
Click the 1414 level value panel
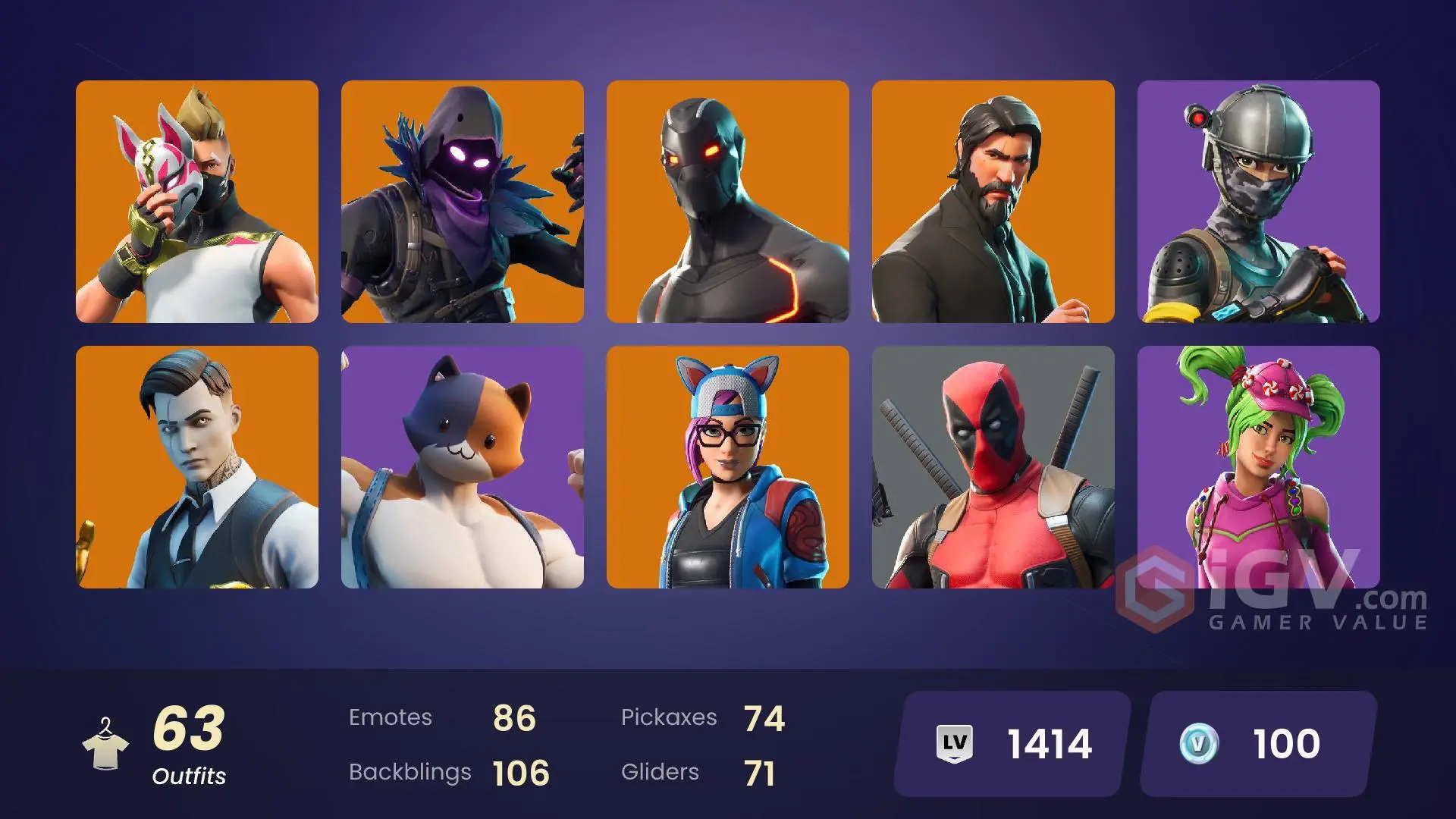(1009, 742)
